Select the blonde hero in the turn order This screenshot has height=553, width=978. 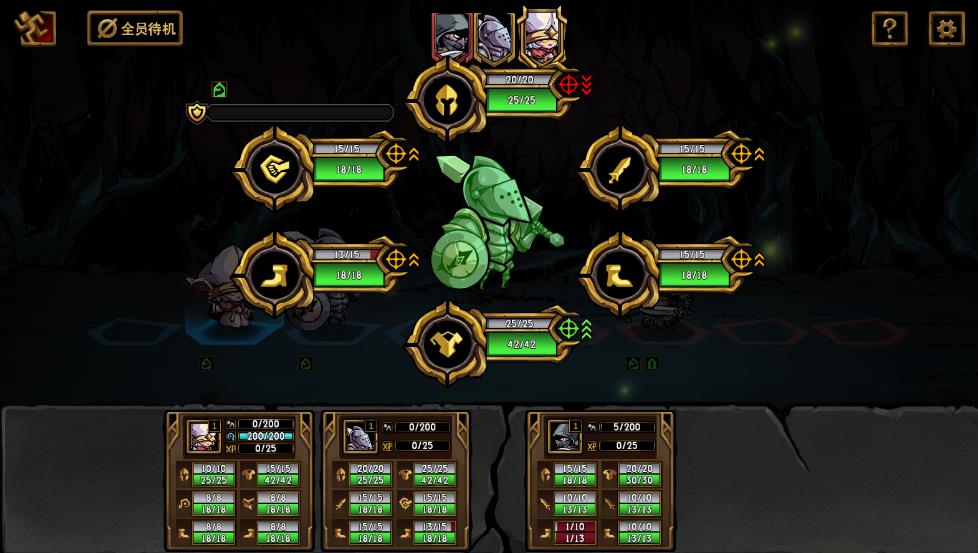coord(541,36)
